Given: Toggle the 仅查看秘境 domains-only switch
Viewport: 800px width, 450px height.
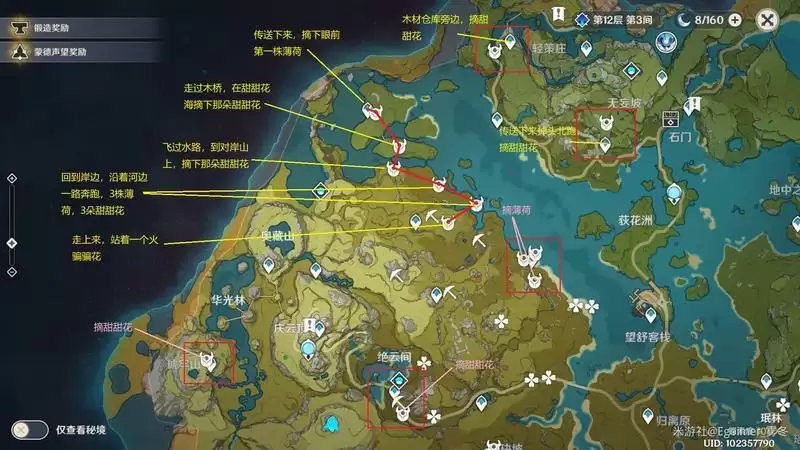Looking at the screenshot, I should point(30,429).
